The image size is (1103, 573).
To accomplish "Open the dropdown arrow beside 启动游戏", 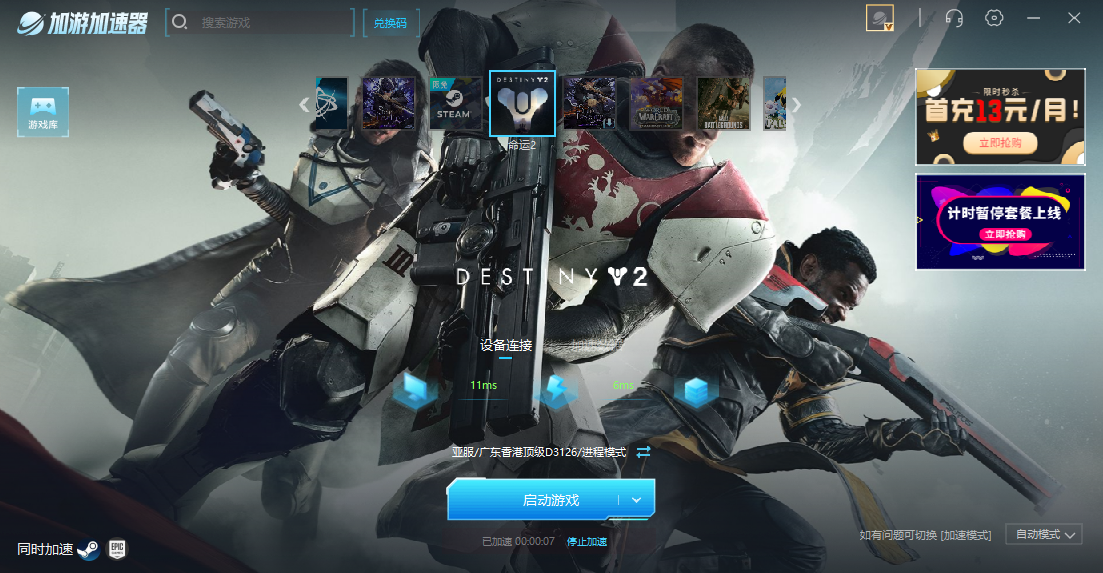I will click(637, 500).
